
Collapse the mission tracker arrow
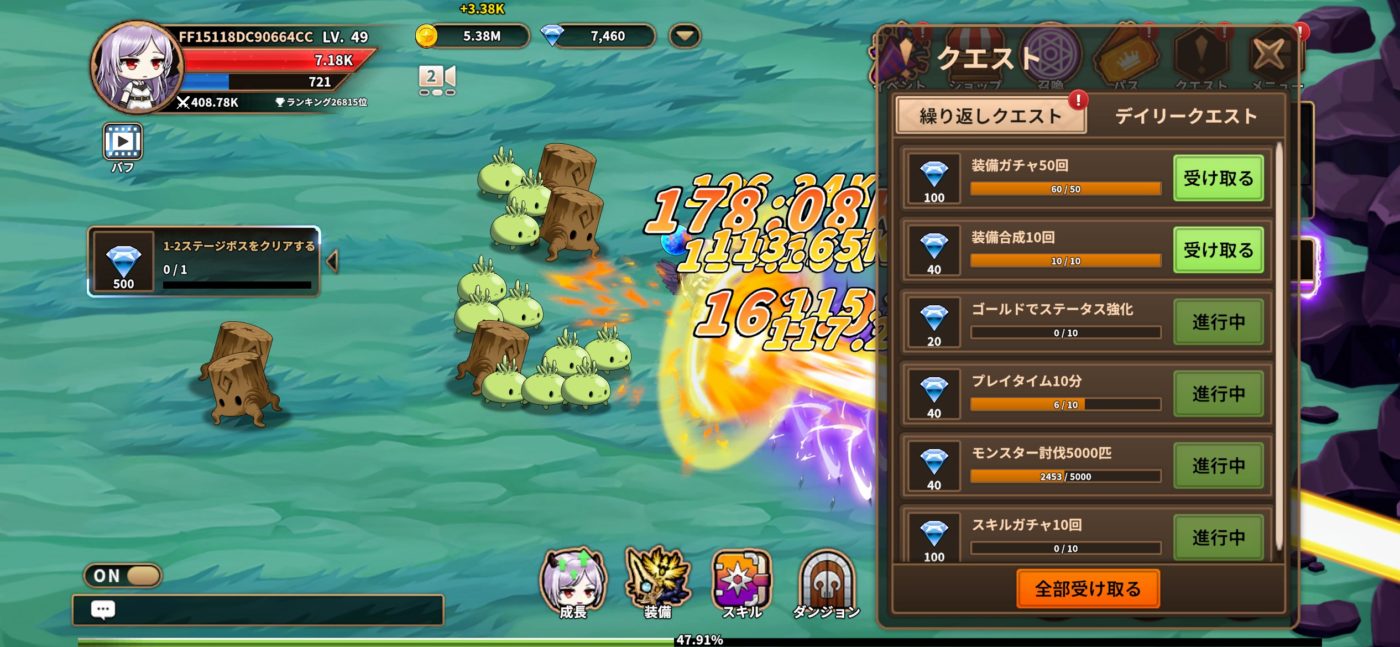click(x=332, y=261)
